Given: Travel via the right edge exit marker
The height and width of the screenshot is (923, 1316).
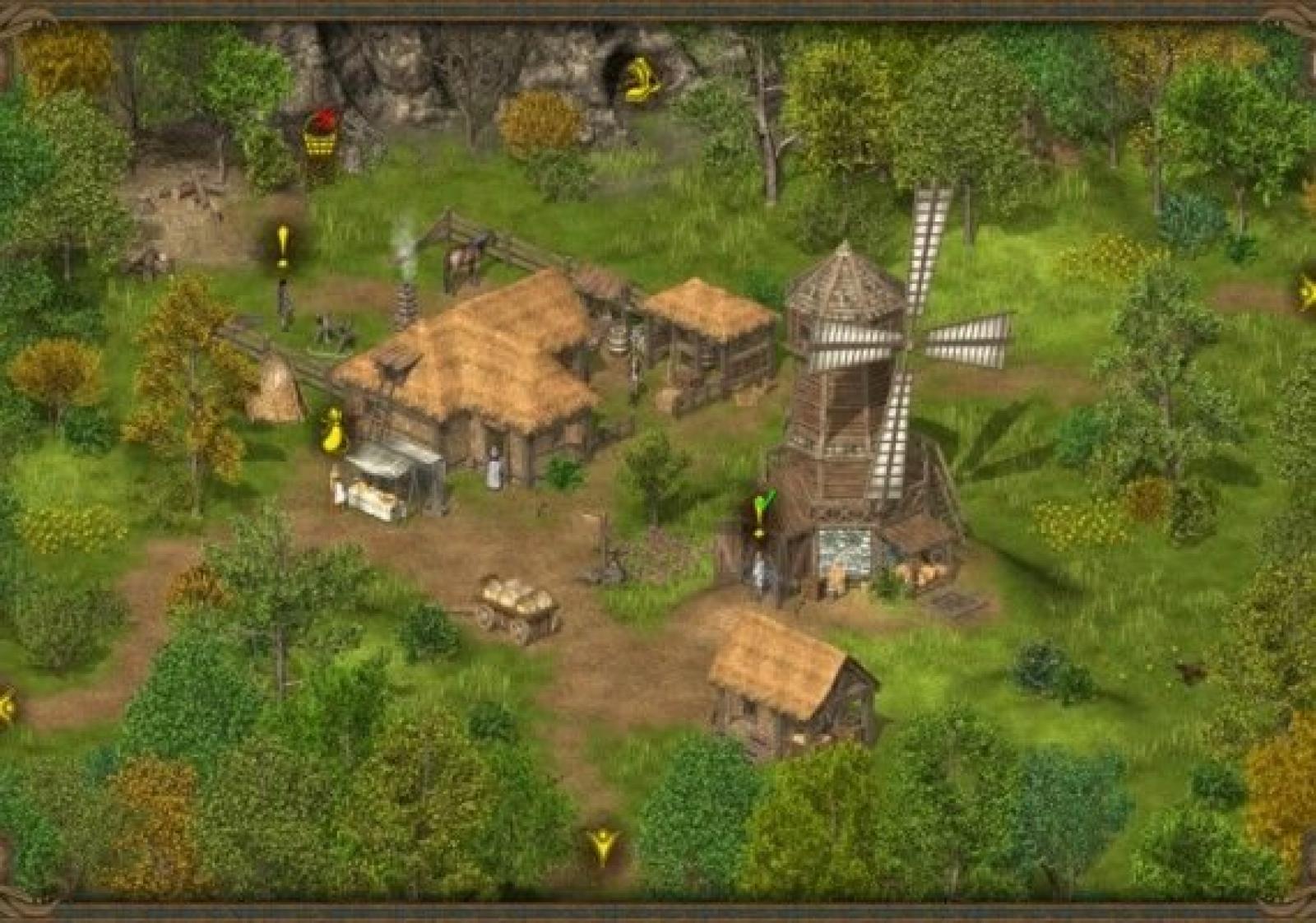Looking at the screenshot, I should 1306,292.
